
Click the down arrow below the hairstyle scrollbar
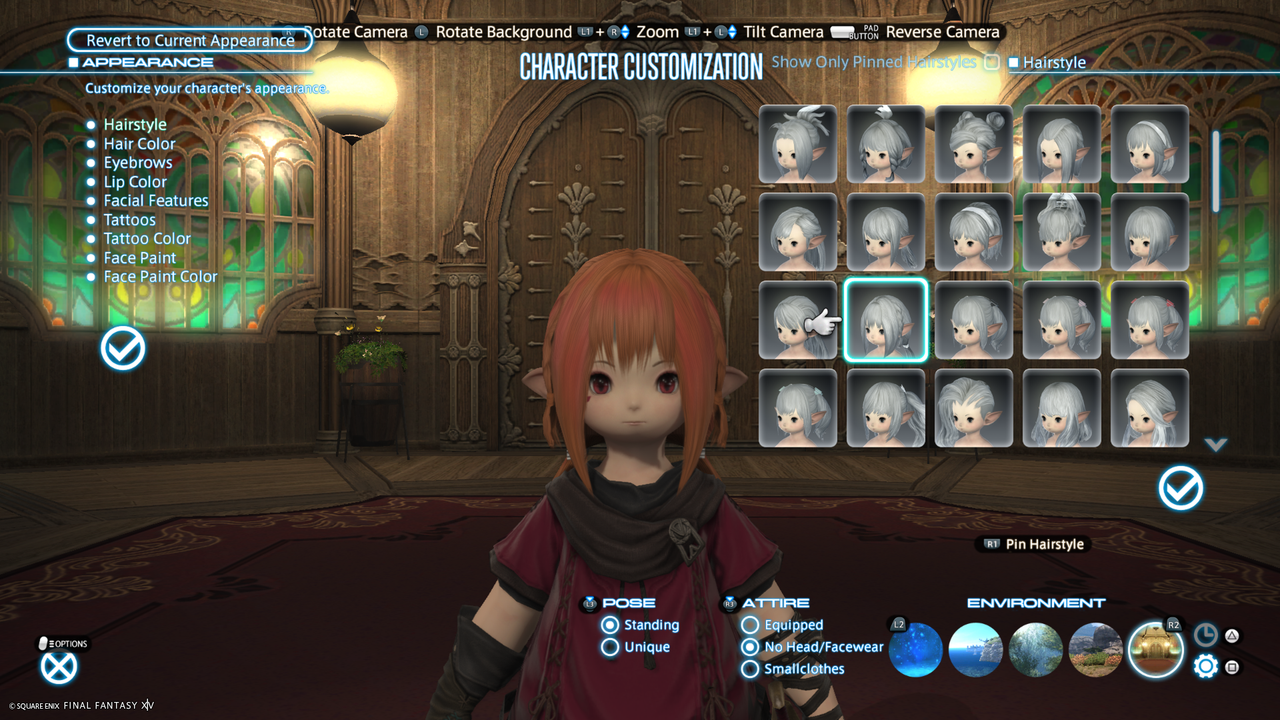[x=1217, y=445]
